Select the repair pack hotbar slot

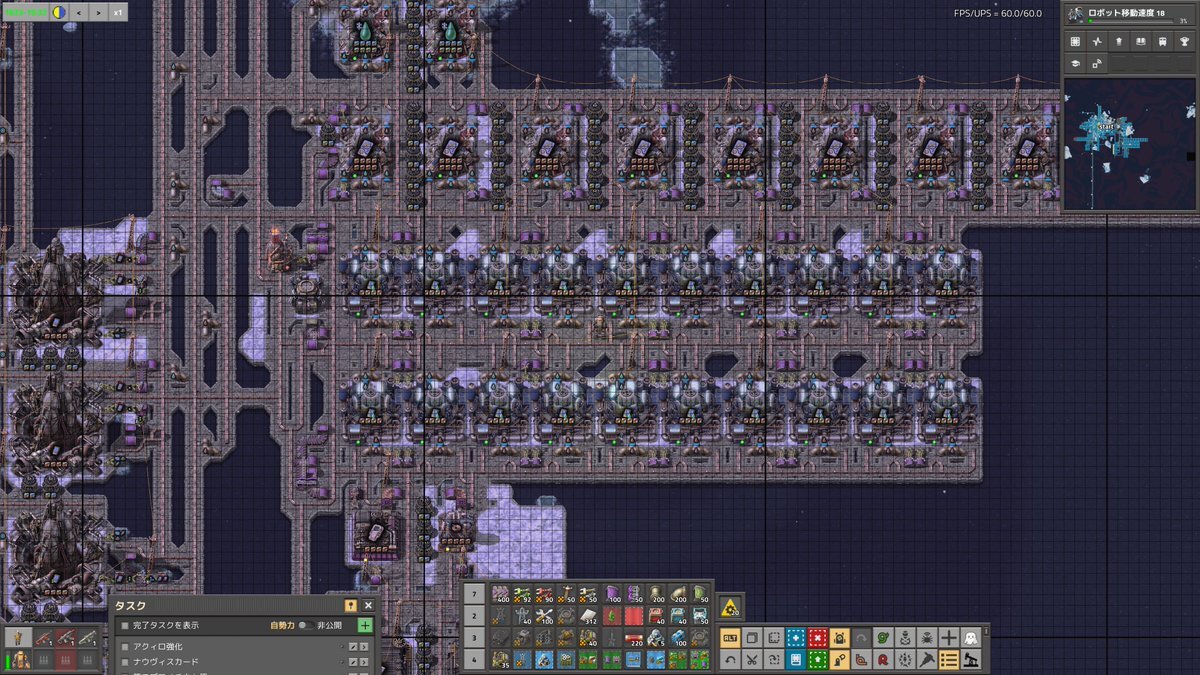[x=545, y=614]
